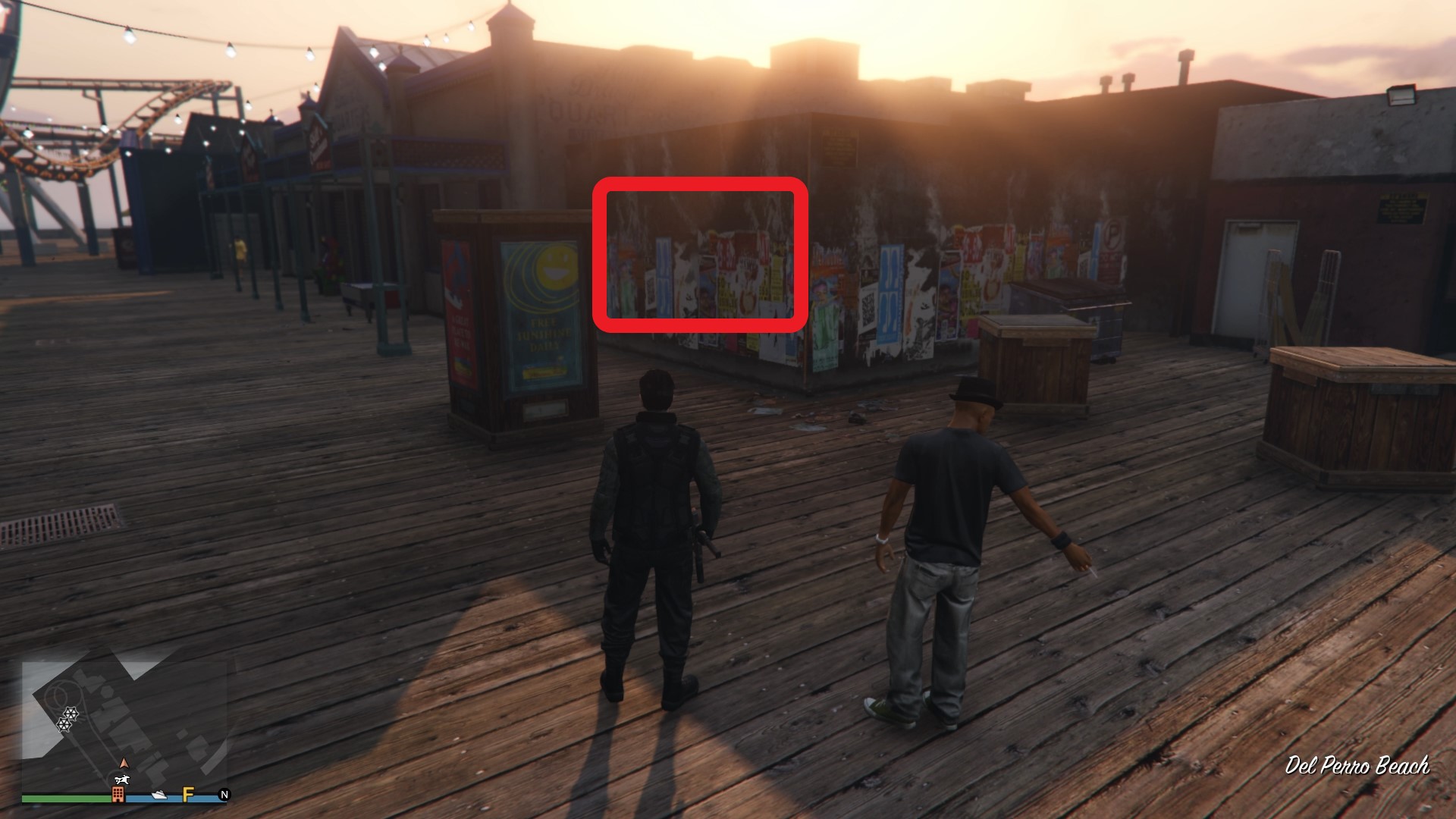Select the second ferris wheel minimap icon
Screen dimensions: 1456x819
click(64, 724)
